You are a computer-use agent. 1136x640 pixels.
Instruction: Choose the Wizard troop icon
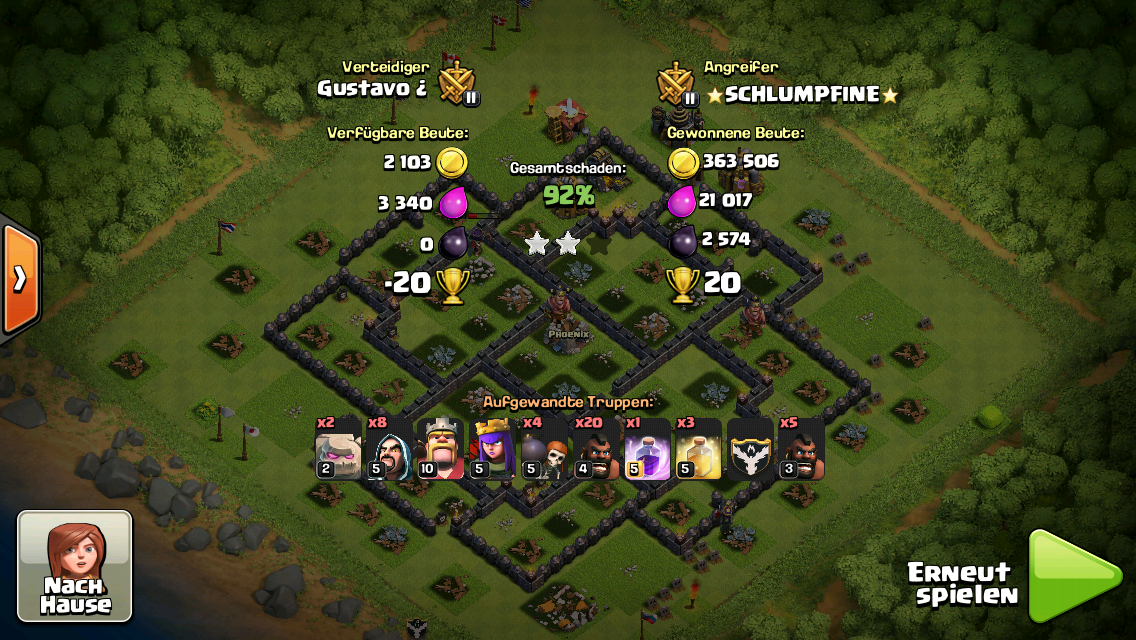pos(389,449)
